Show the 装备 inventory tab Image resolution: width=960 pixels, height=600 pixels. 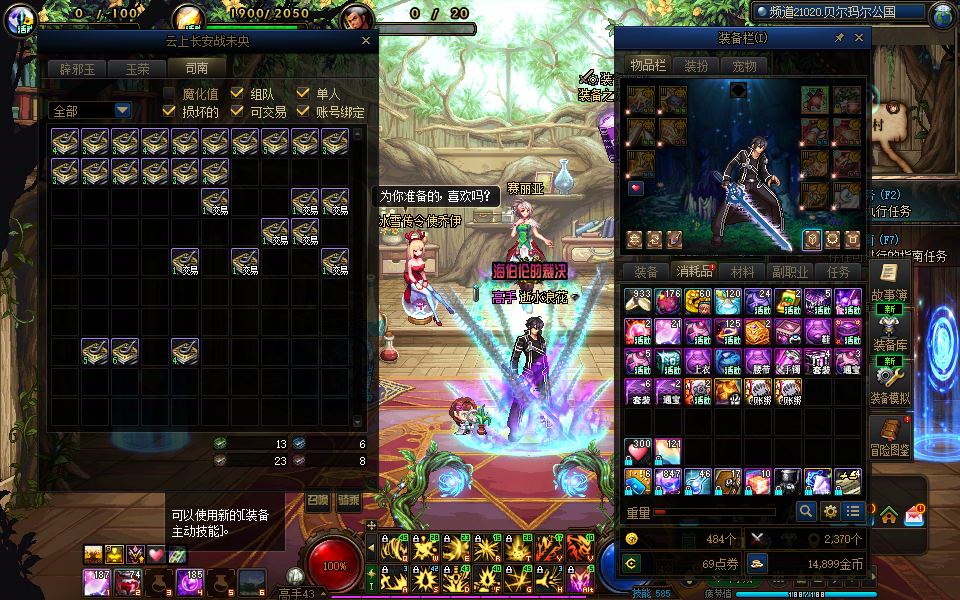pyautogui.click(x=647, y=272)
